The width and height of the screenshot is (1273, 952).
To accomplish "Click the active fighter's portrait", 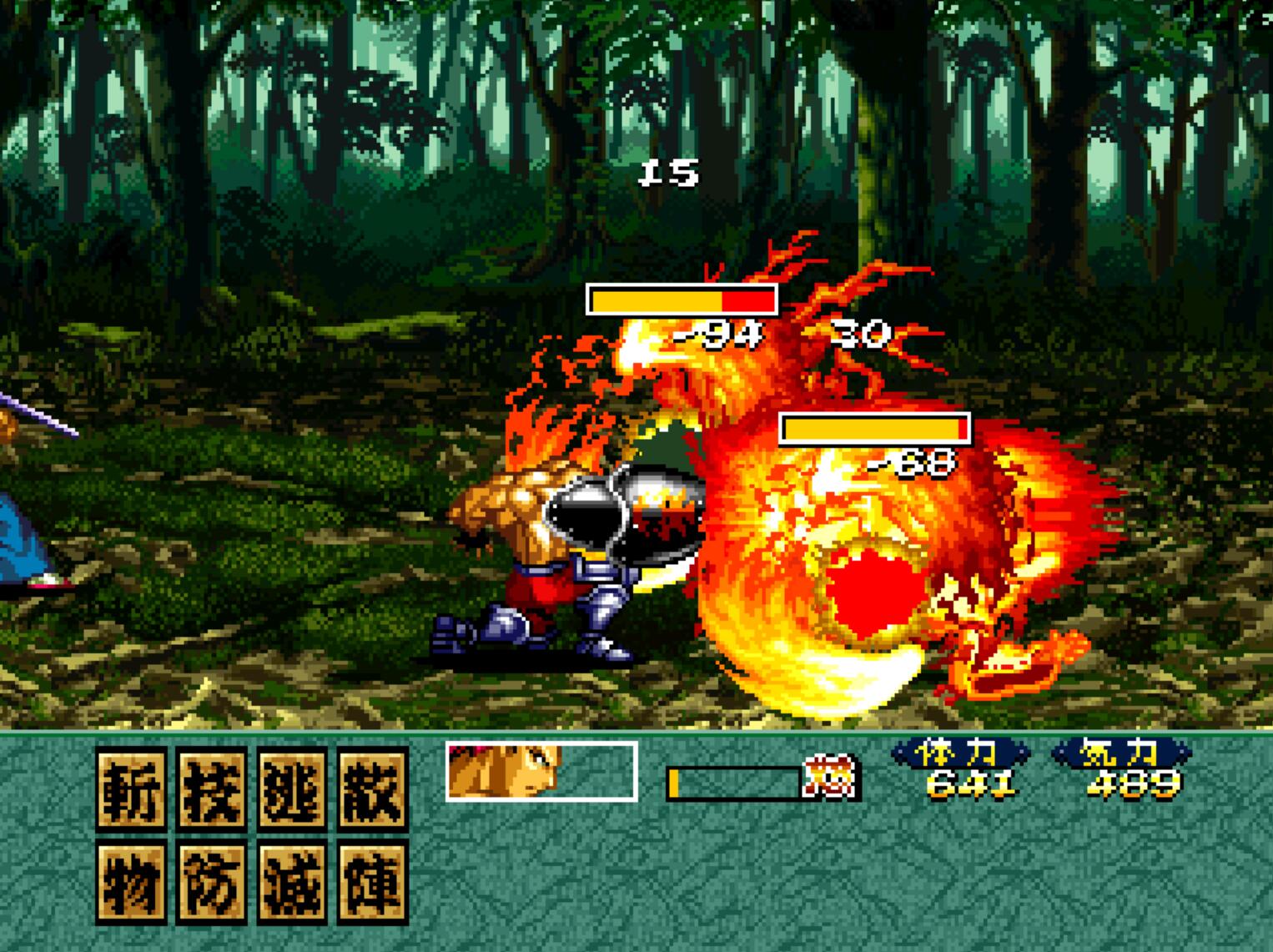I will [x=505, y=770].
